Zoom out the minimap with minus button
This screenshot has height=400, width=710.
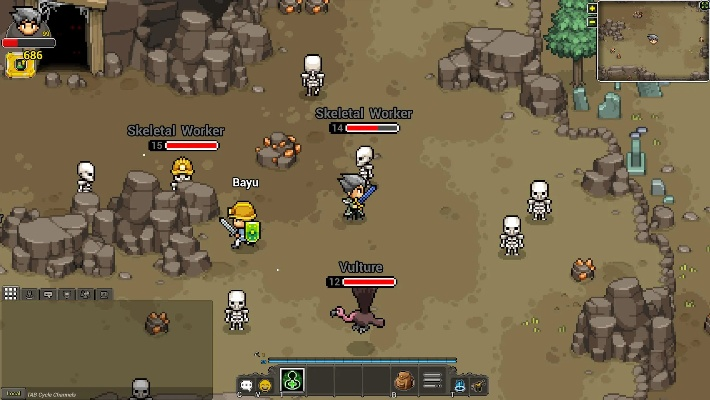coord(592,21)
